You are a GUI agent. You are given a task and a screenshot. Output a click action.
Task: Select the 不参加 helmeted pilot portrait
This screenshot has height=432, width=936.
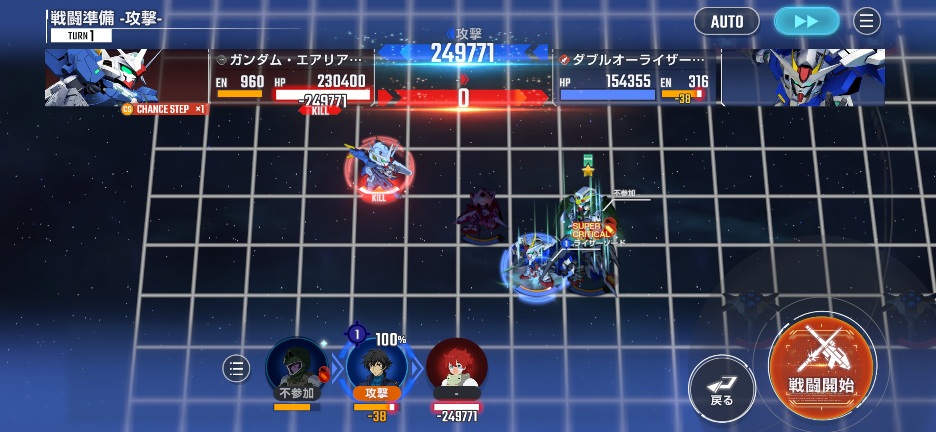point(297,367)
